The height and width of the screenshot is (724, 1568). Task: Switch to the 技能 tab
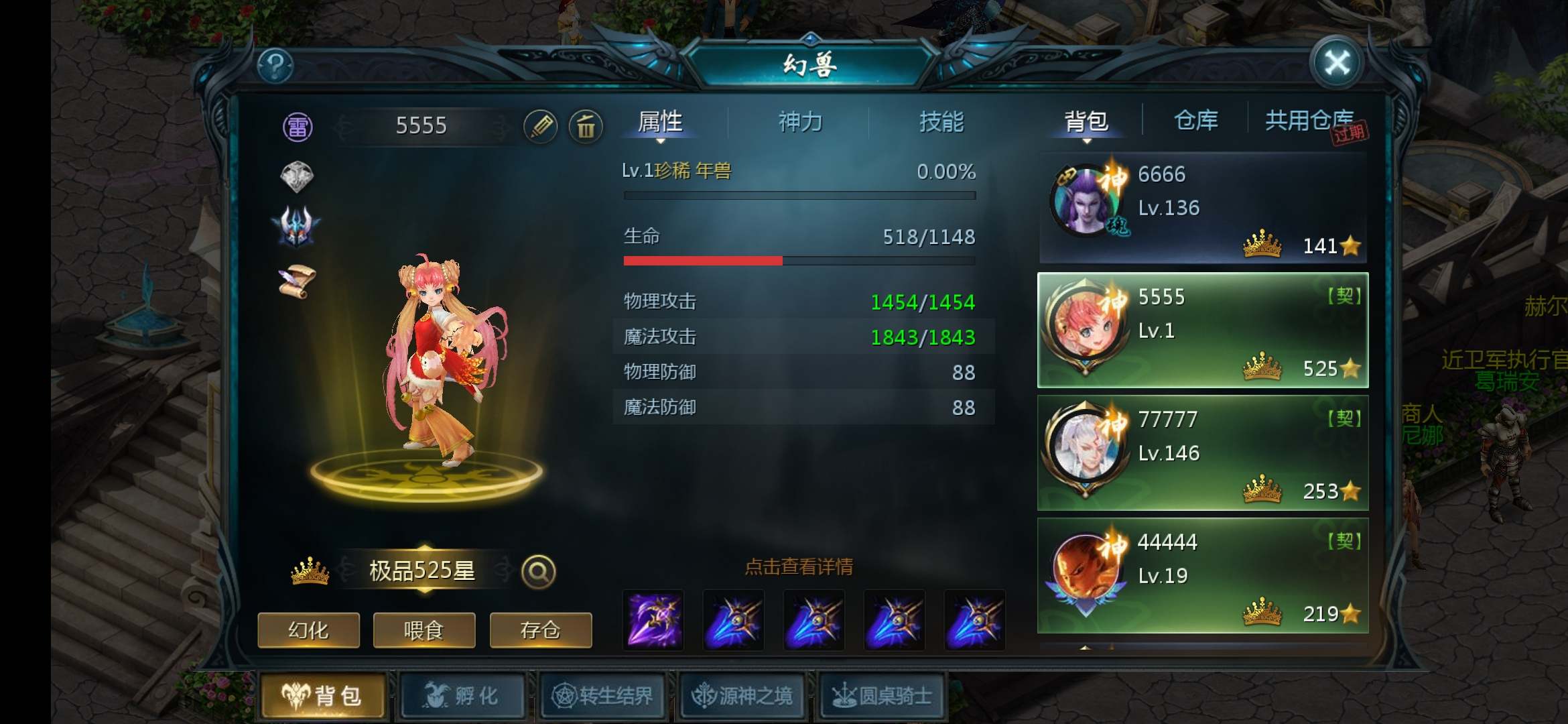(941, 122)
